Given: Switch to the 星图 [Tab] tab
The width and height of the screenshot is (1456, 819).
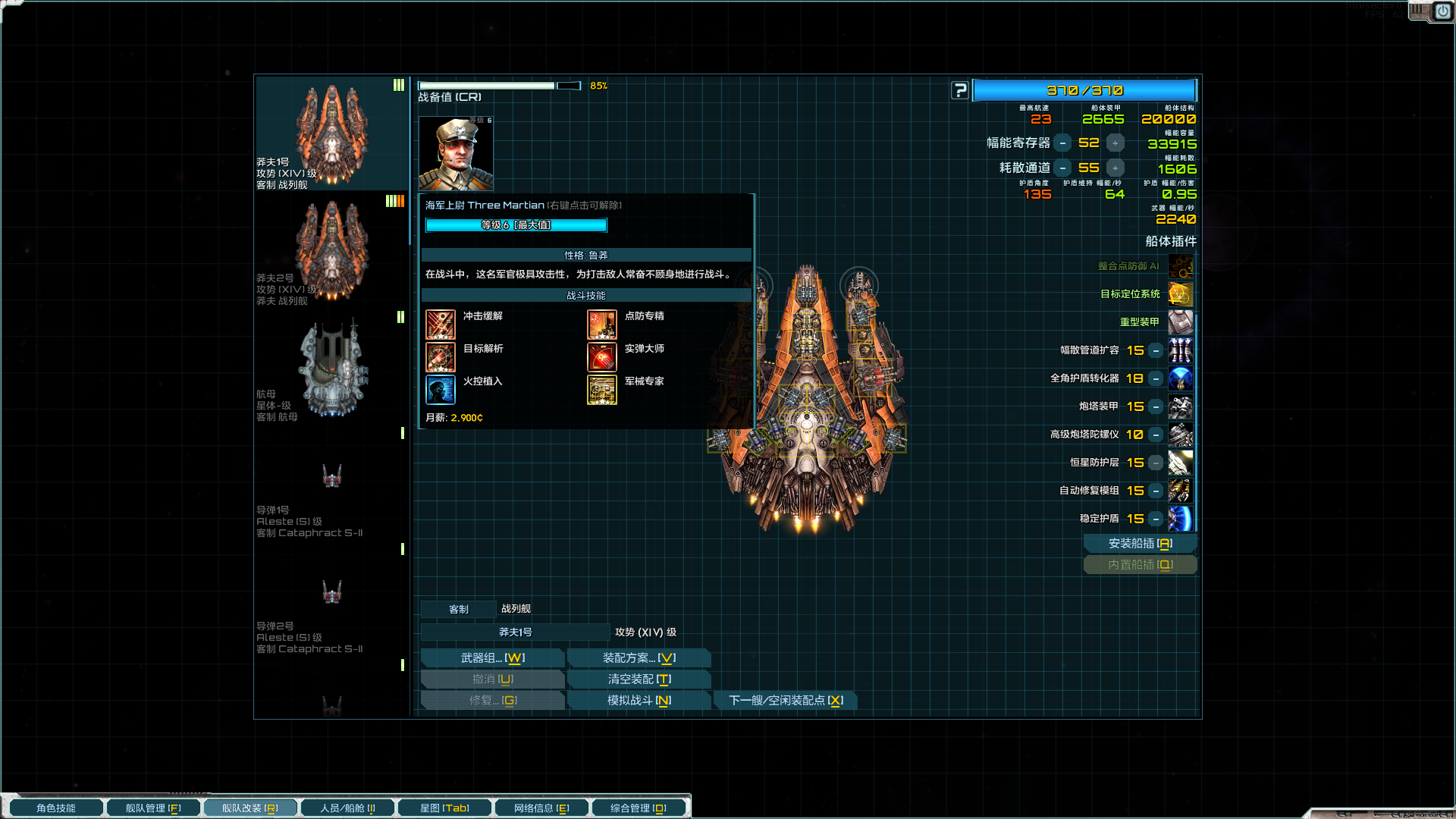Looking at the screenshot, I should 444,807.
